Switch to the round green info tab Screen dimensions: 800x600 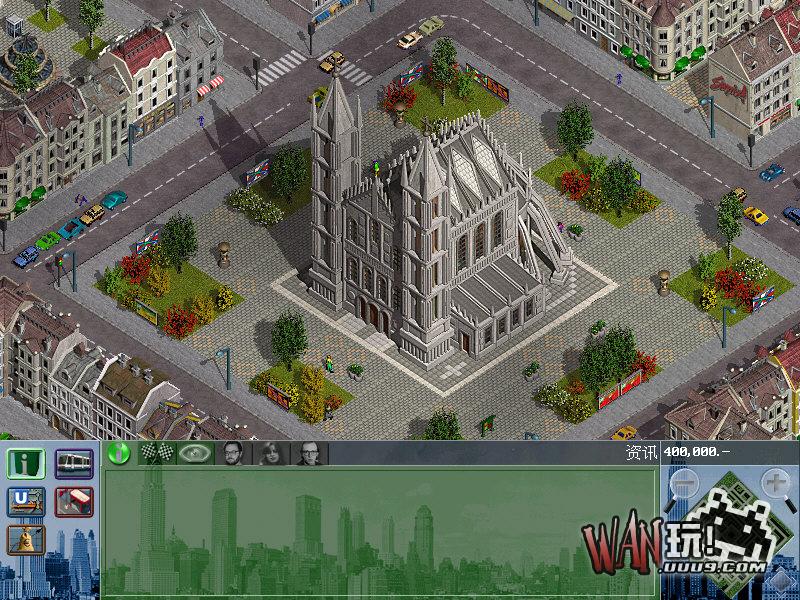tap(119, 453)
